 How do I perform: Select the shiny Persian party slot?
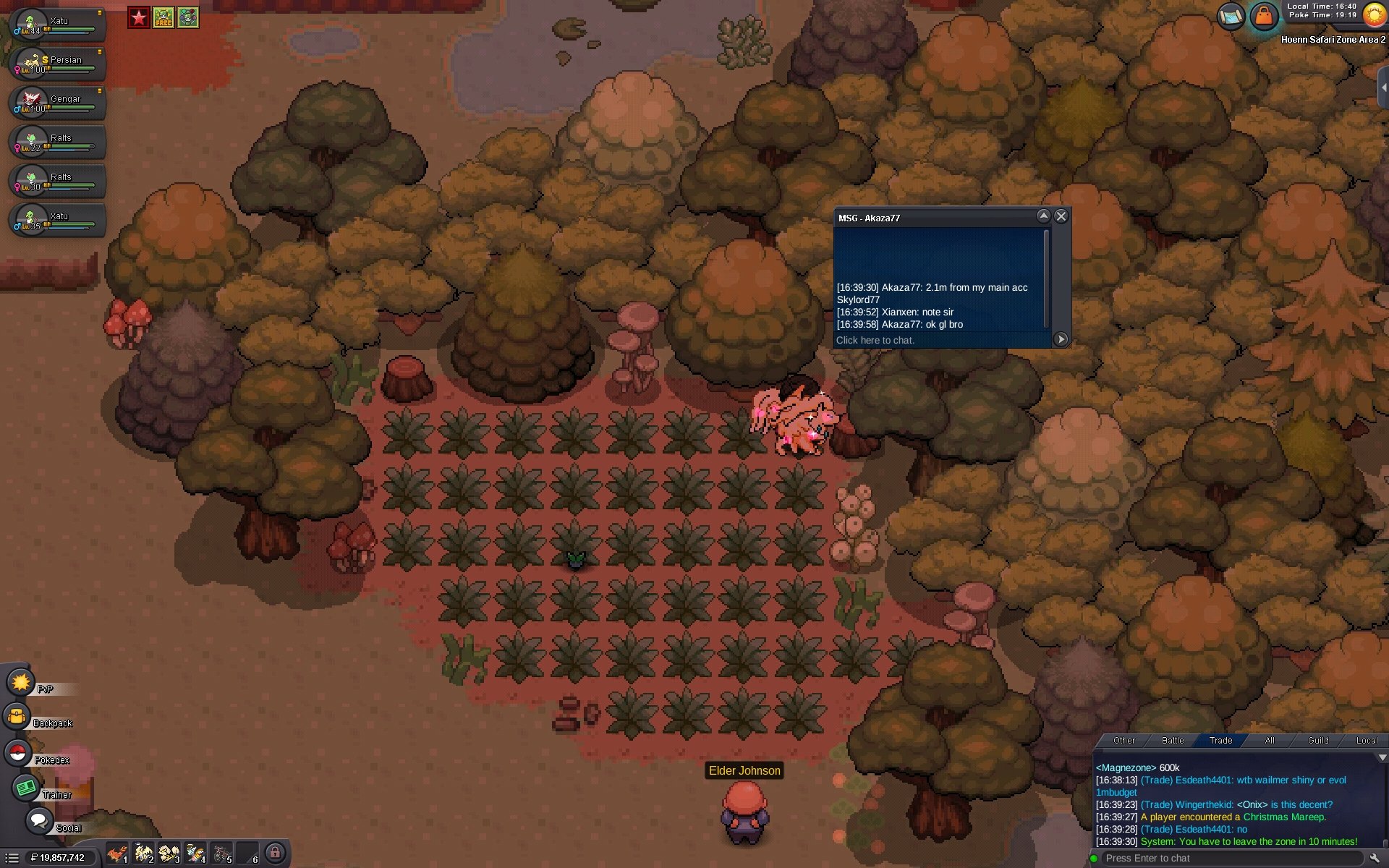pyautogui.click(x=58, y=64)
